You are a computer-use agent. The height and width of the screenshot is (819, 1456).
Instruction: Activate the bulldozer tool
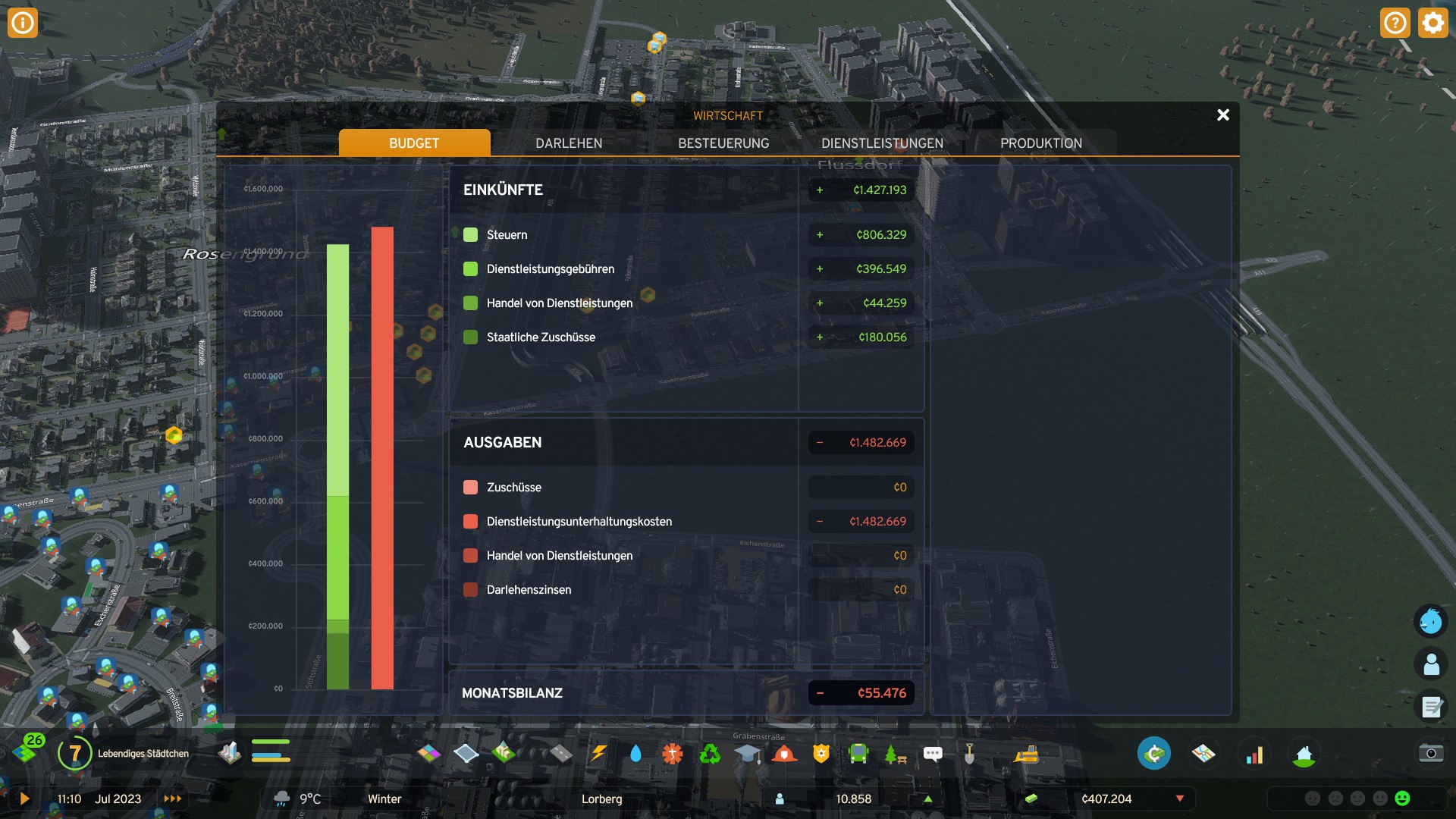point(1027,753)
